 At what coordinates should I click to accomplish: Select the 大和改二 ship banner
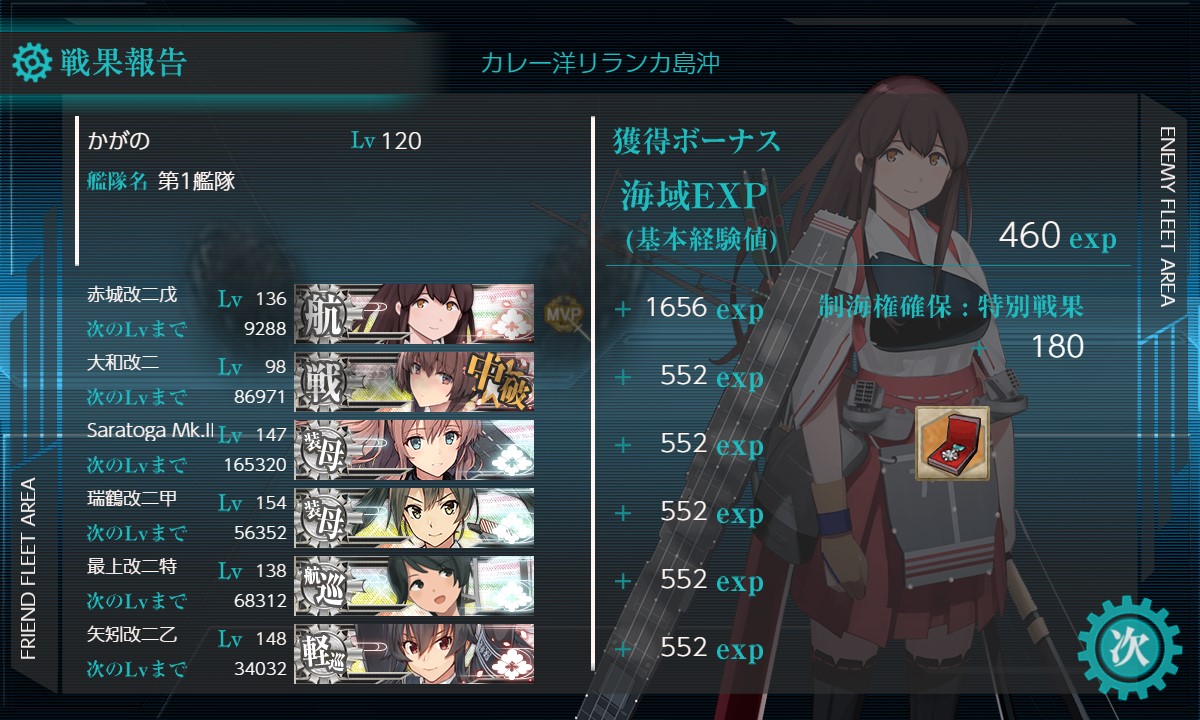tap(414, 381)
